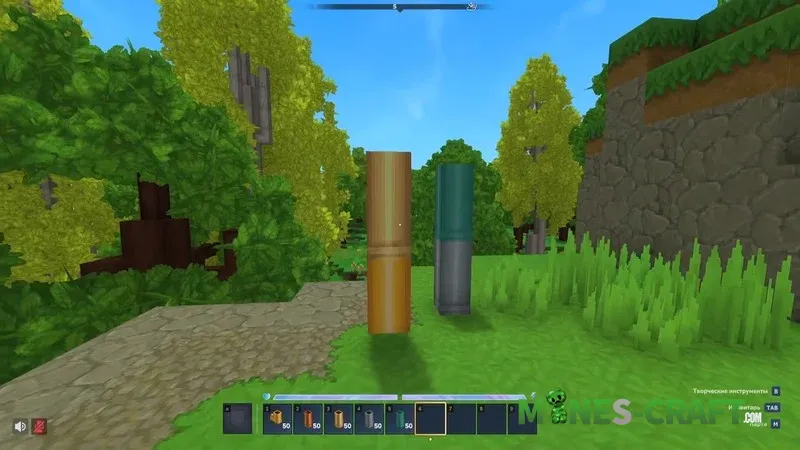The image size is (800, 450).
Task: Choose the pipe item in hotbar slot 3
Action: click(339, 418)
